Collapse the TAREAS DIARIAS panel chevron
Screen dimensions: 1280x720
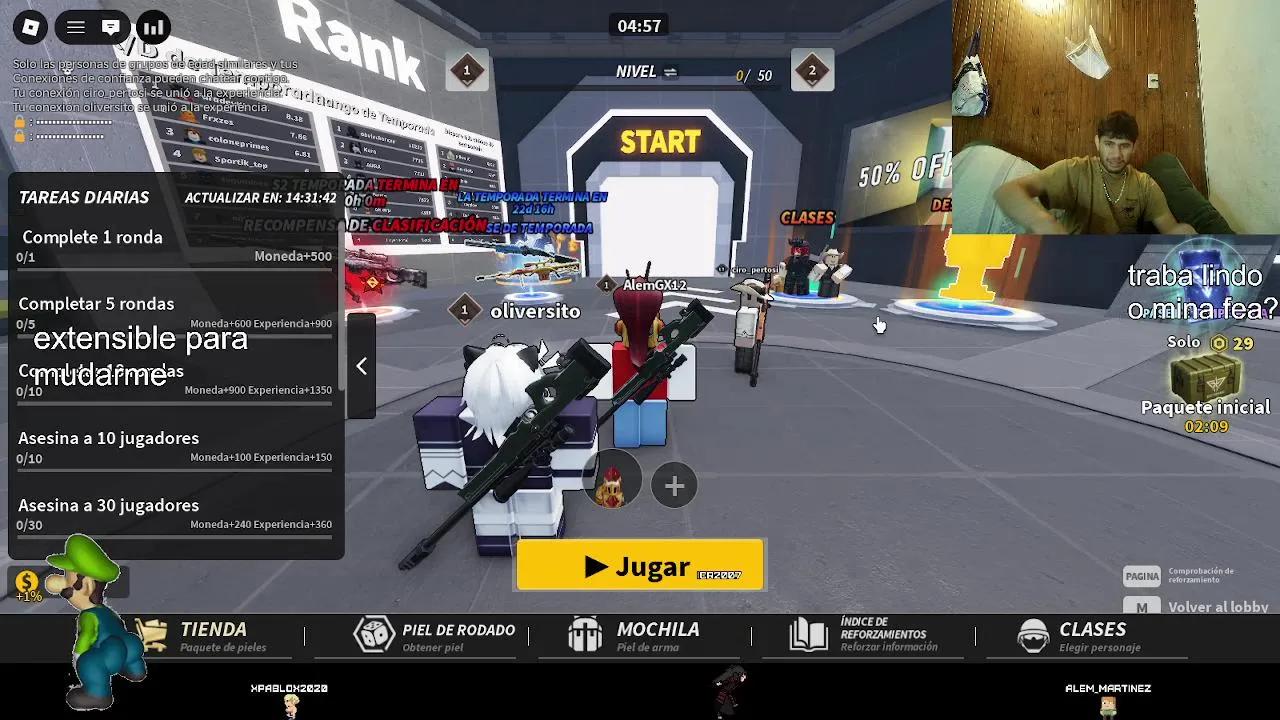point(361,367)
